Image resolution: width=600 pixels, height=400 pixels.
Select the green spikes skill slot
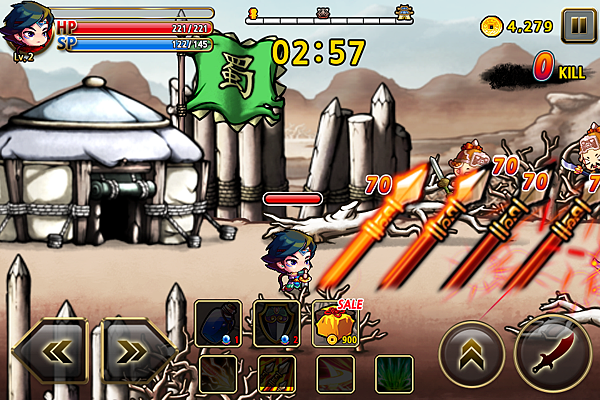coord(393,375)
